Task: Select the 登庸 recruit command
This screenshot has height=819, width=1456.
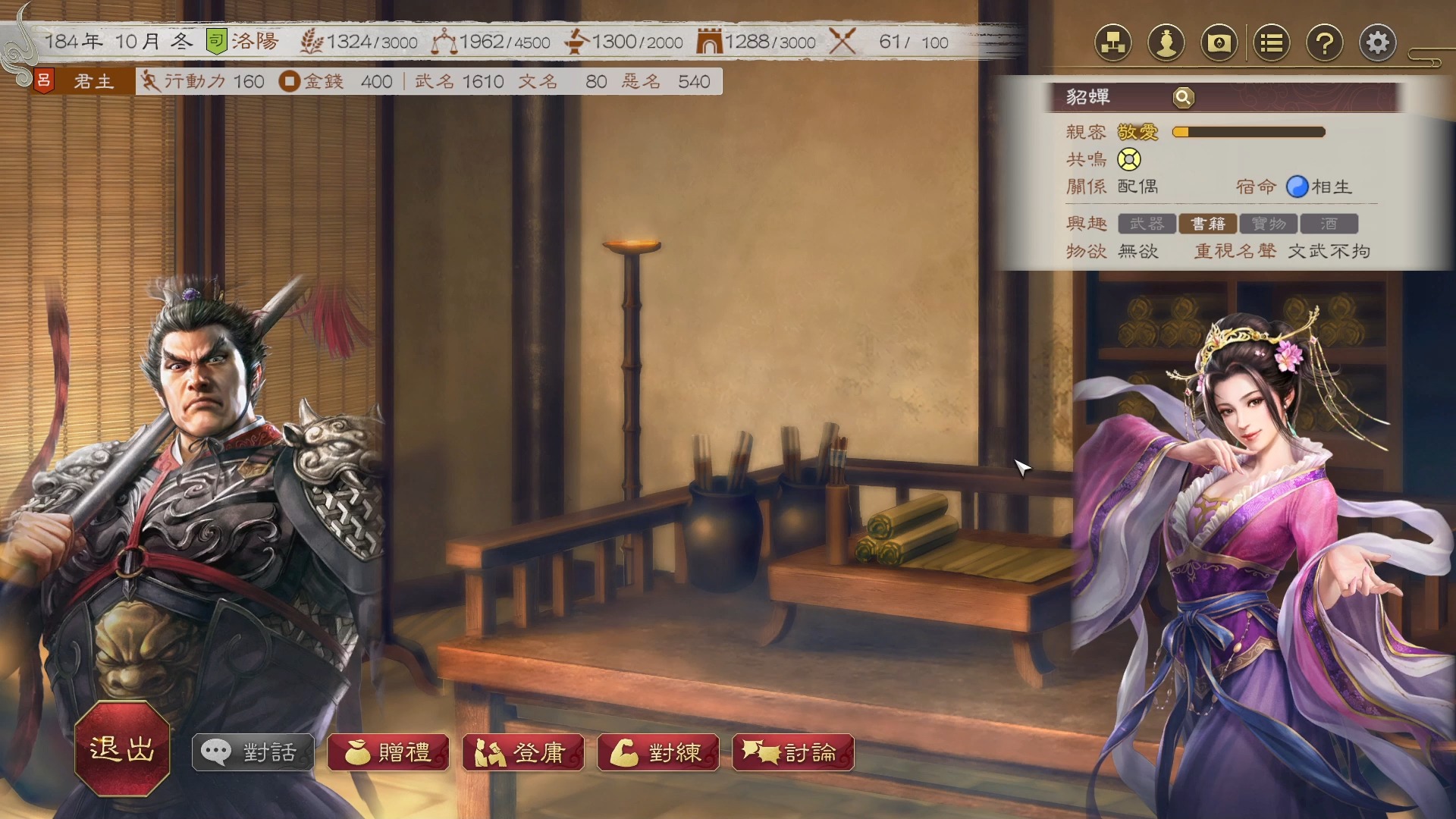Action: (523, 752)
